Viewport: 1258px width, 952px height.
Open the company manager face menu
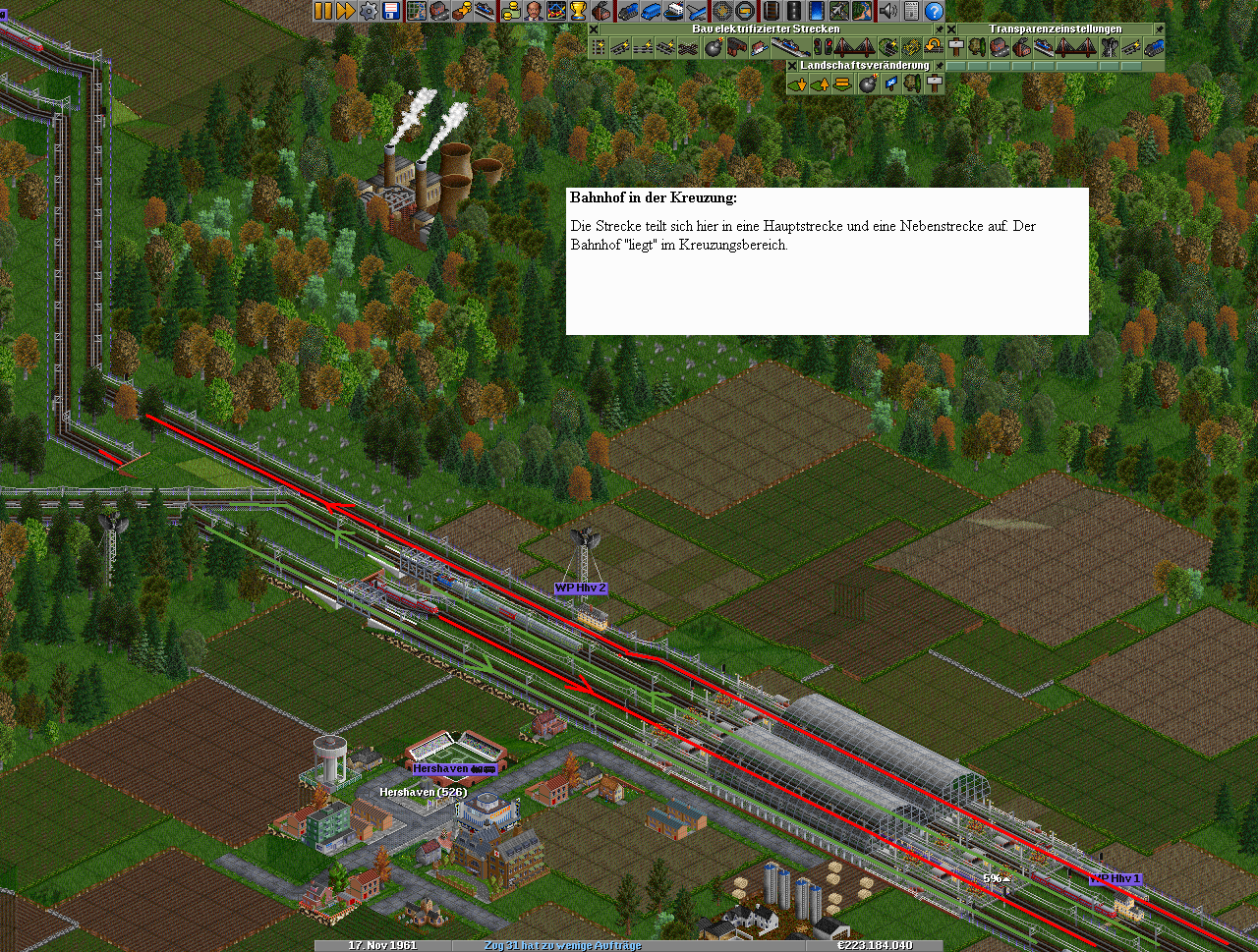533,11
